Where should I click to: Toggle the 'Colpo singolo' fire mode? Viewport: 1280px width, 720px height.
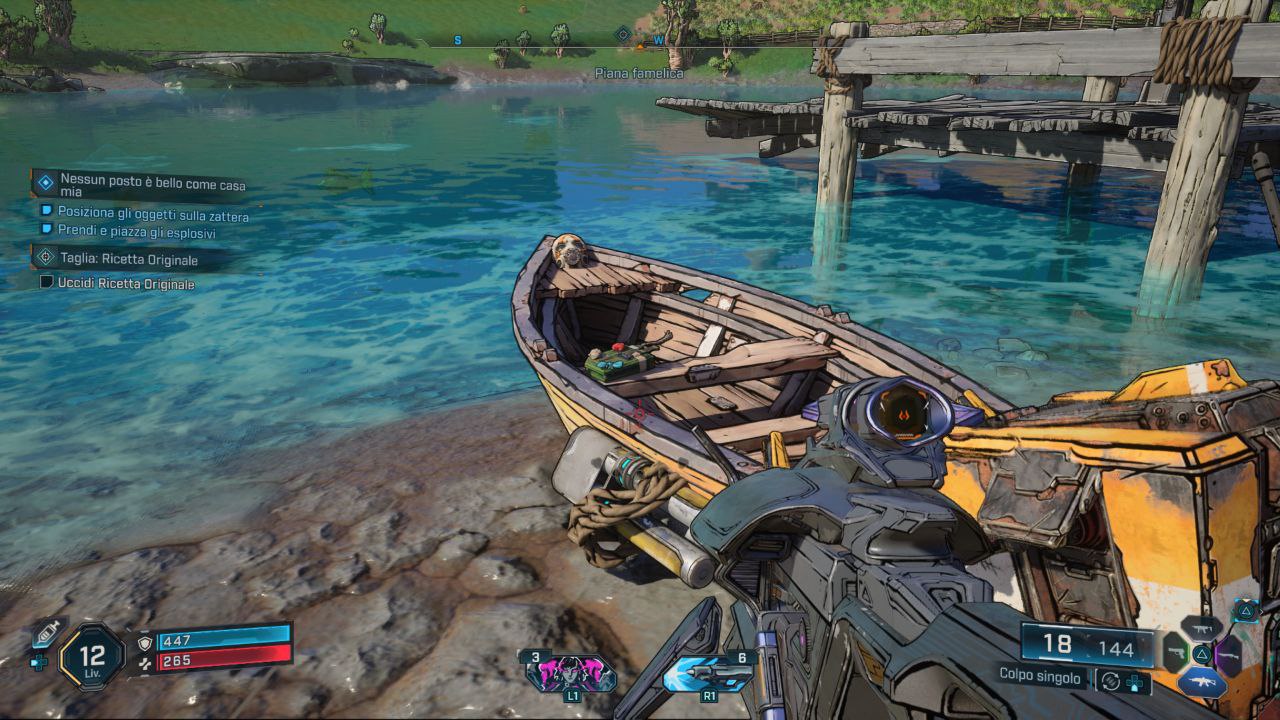pyautogui.click(x=1040, y=677)
